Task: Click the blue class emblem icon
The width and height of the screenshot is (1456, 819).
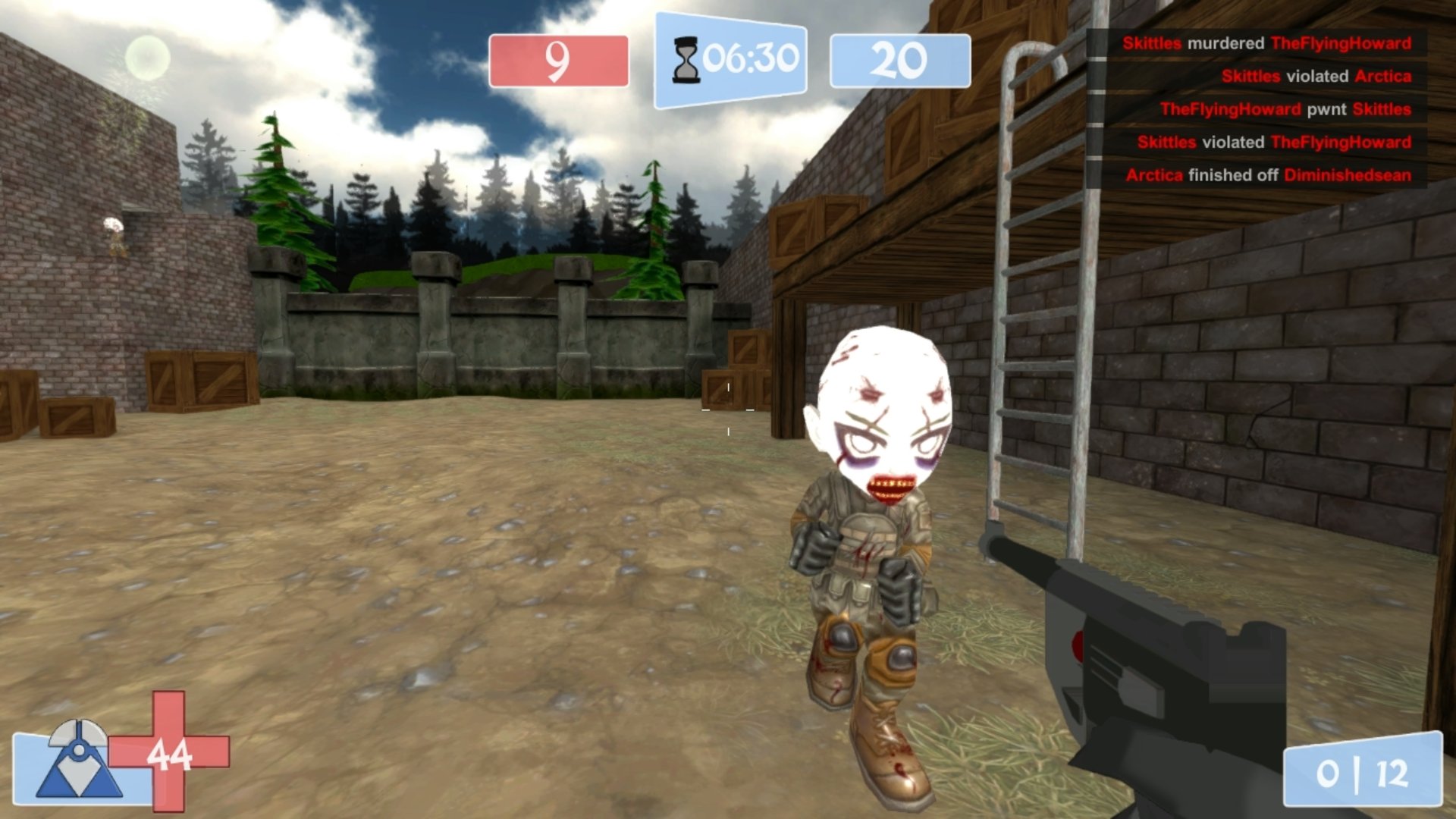Action: pos(78,760)
